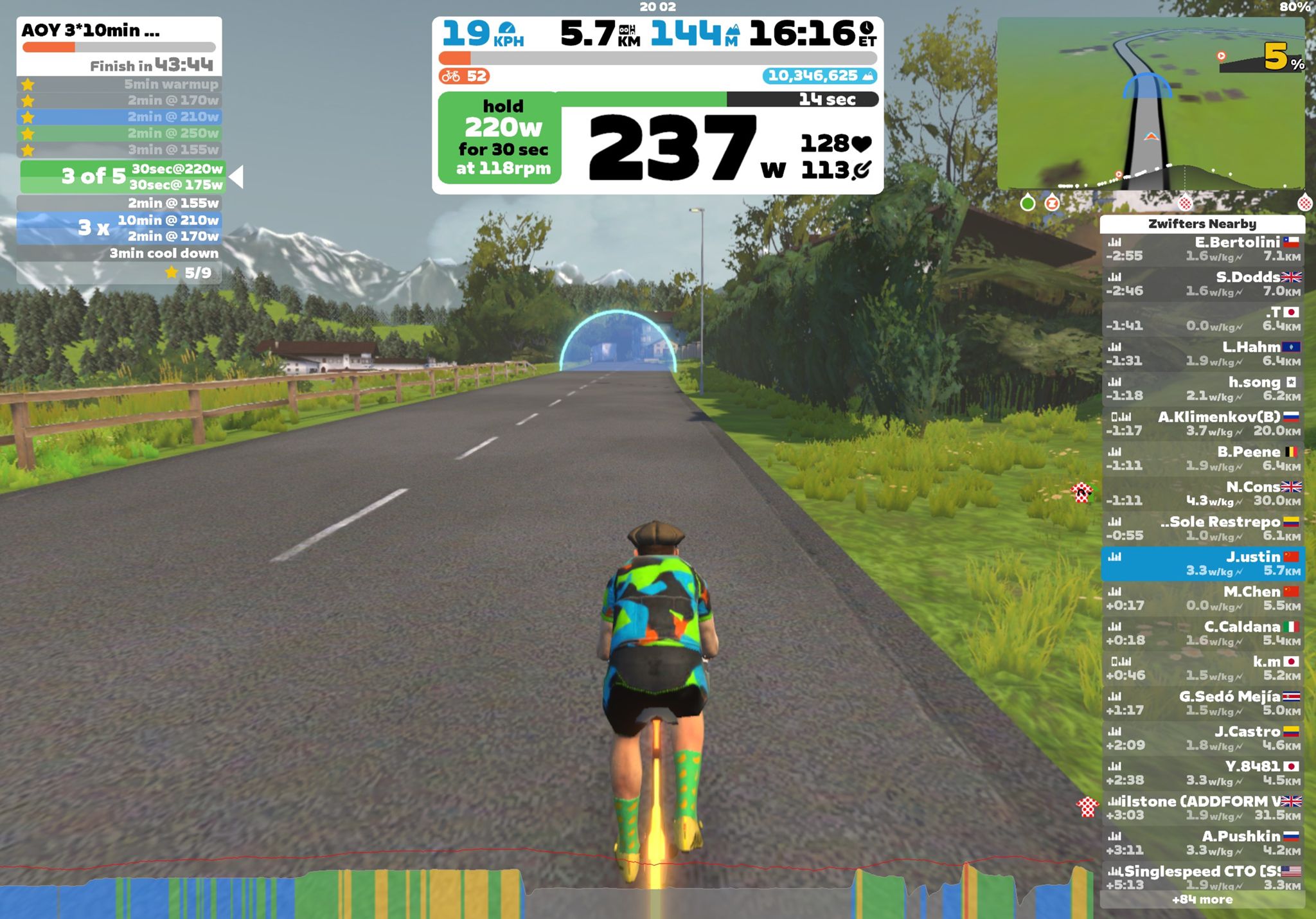This screenshot has height=919, width=1316.
Task: Expand the +84 more riders list
Action: point(1204,900)
